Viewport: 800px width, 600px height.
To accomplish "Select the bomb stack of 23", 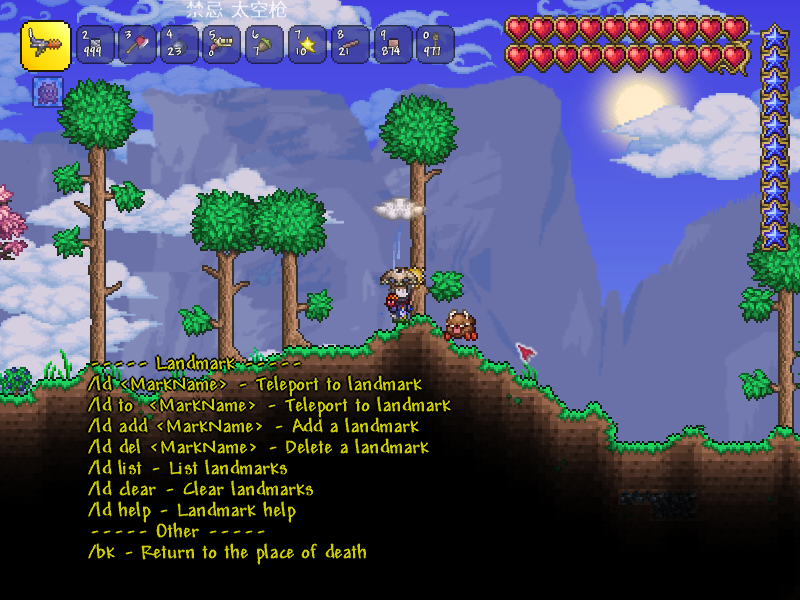I will point(180,45).
